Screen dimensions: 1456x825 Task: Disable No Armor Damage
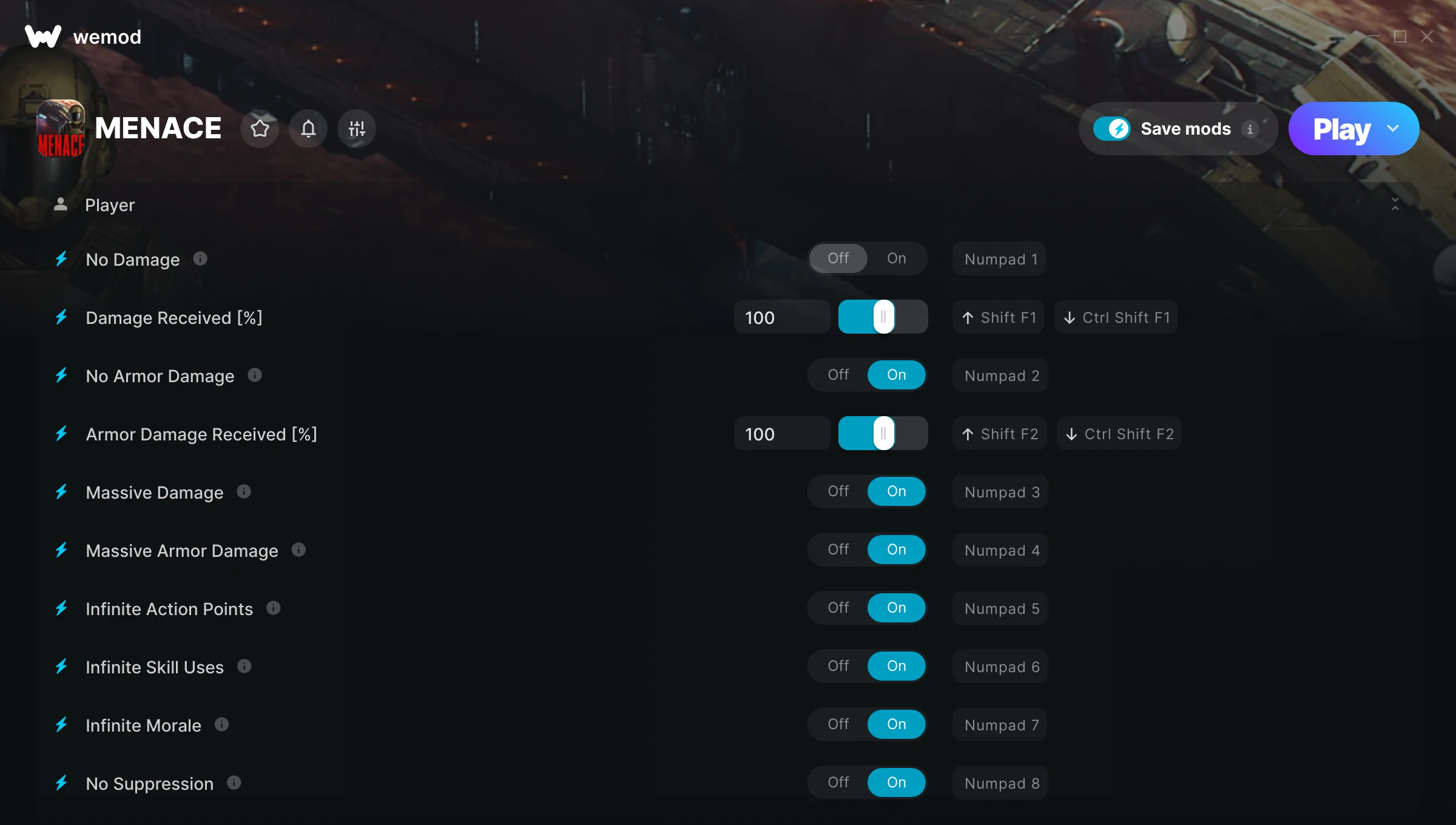[838, 375]
